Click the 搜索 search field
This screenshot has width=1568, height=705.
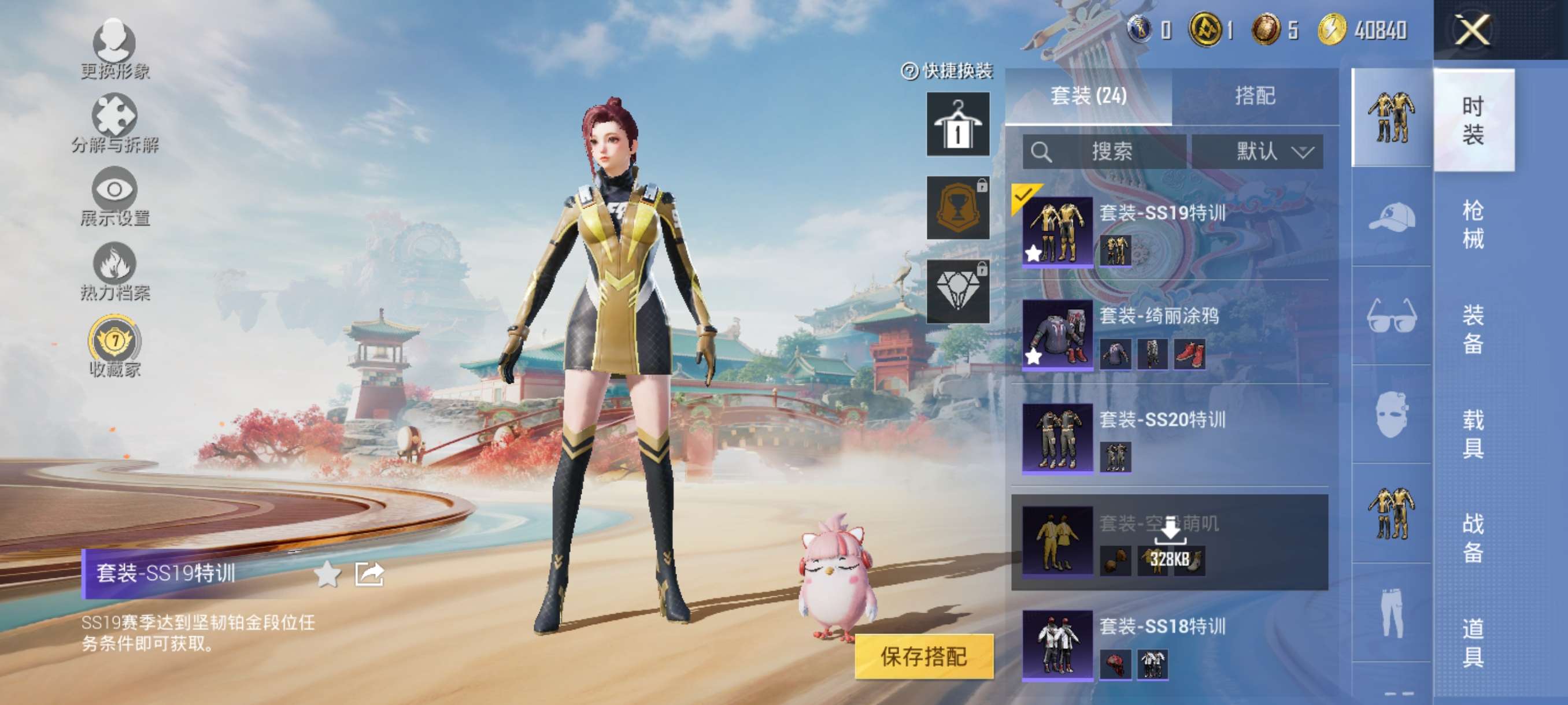click(1104, 151)
